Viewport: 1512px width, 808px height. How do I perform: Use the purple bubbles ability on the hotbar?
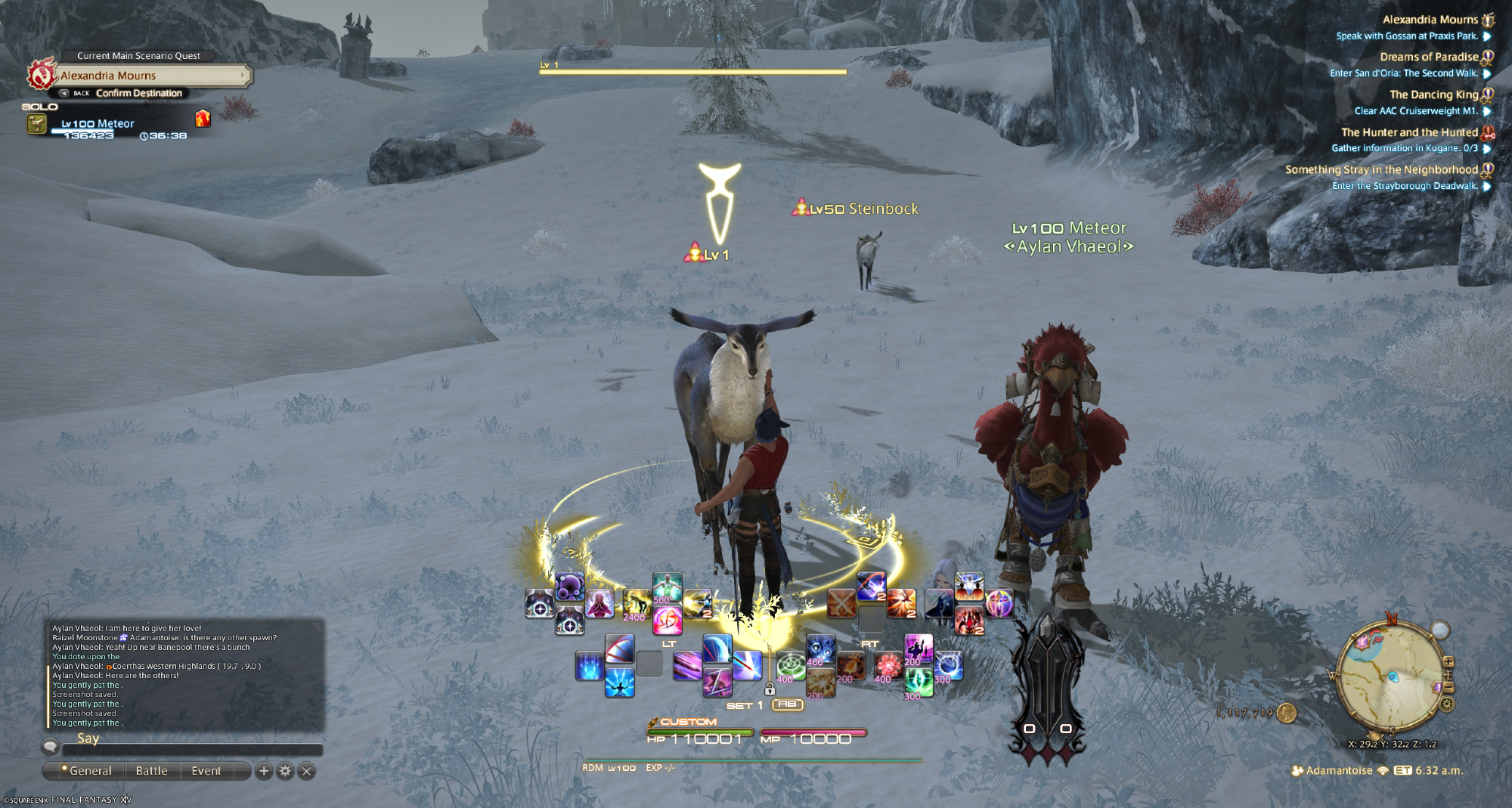tap(569, 586)
